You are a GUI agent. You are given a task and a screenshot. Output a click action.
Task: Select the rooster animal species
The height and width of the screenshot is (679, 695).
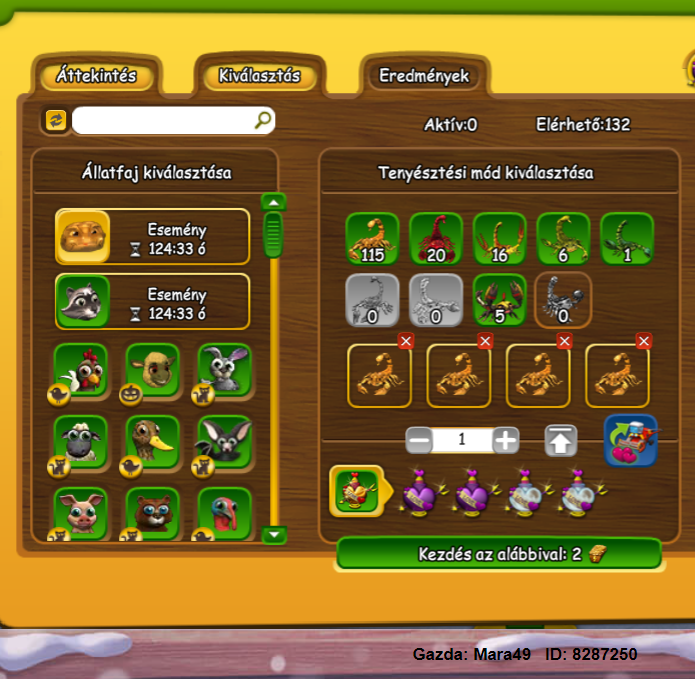[x=81, y=371]
